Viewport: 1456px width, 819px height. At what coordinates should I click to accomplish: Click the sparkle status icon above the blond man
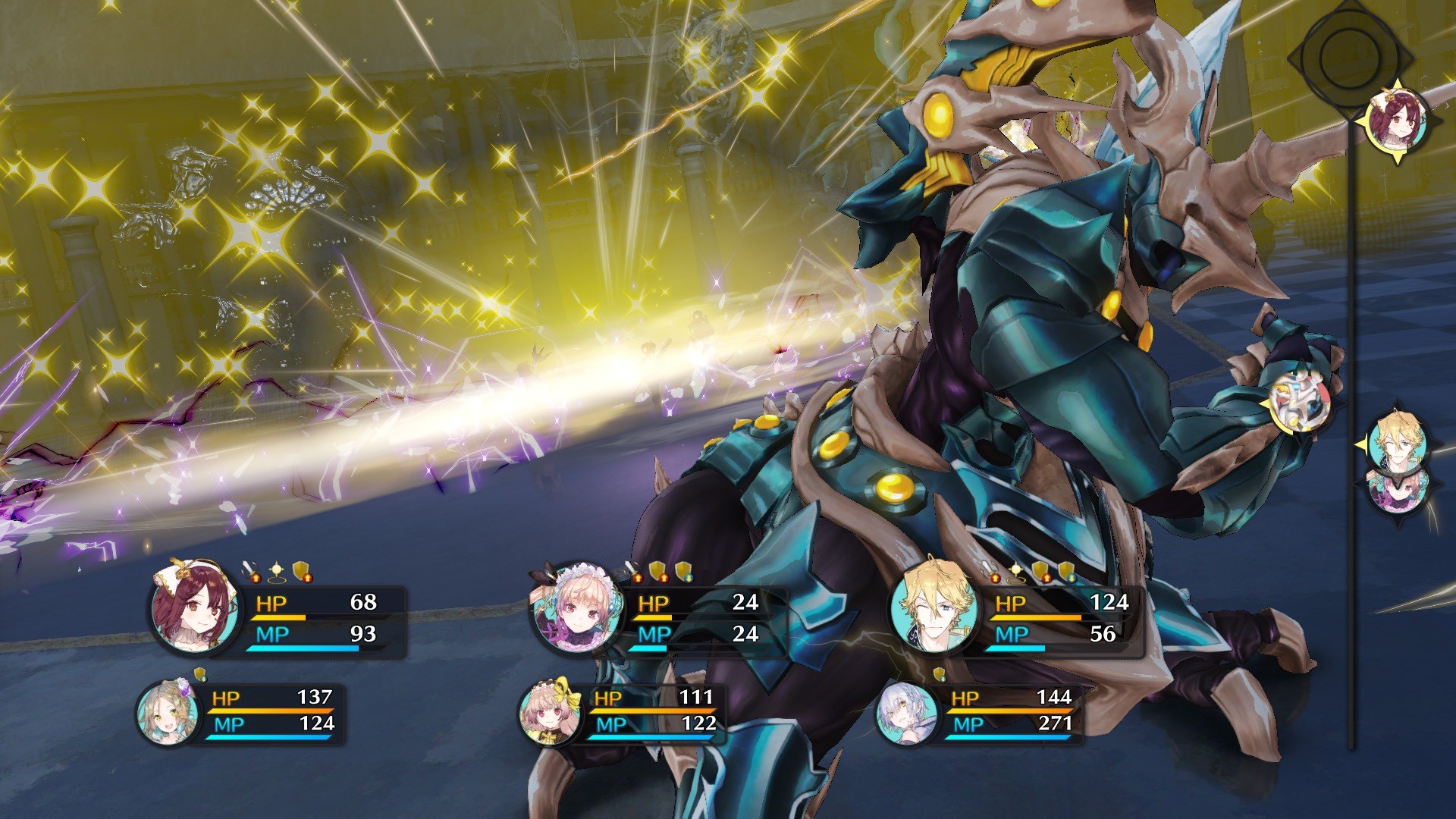pos(1016,569)
